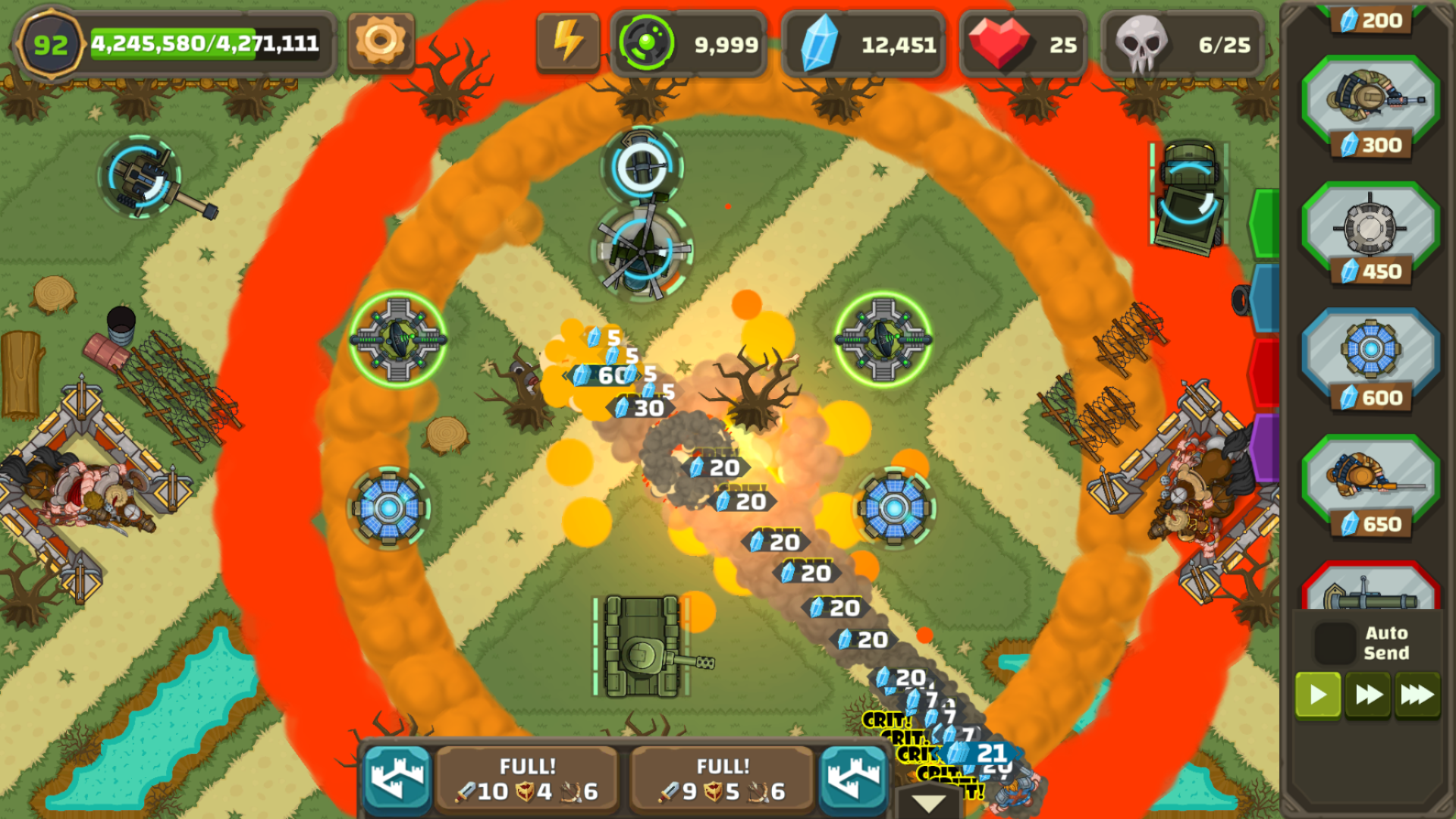
Task: Set triple-arrow fastest game speed
Action: click(x=1417, y=695)
